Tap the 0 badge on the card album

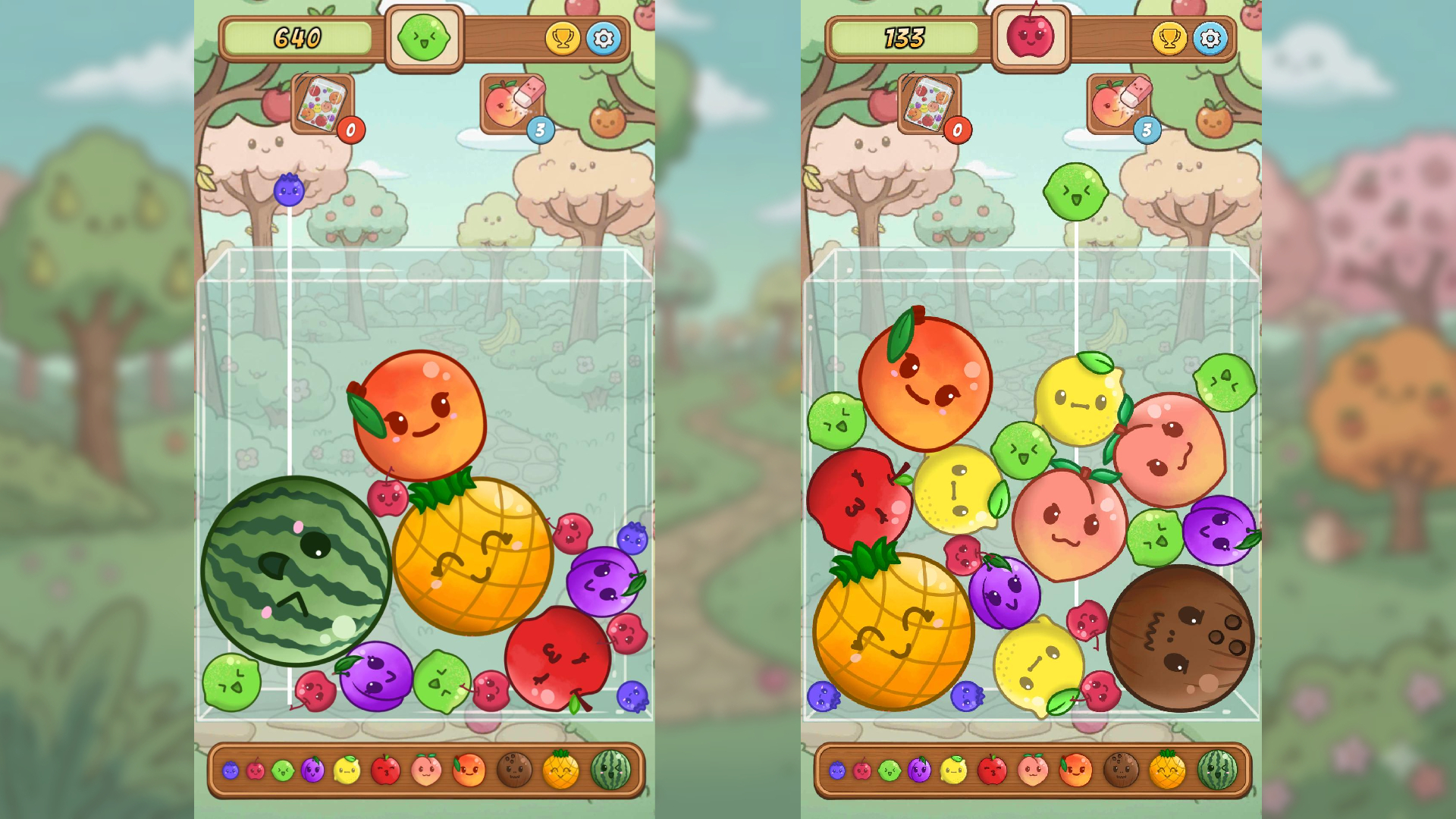point(350,130)
